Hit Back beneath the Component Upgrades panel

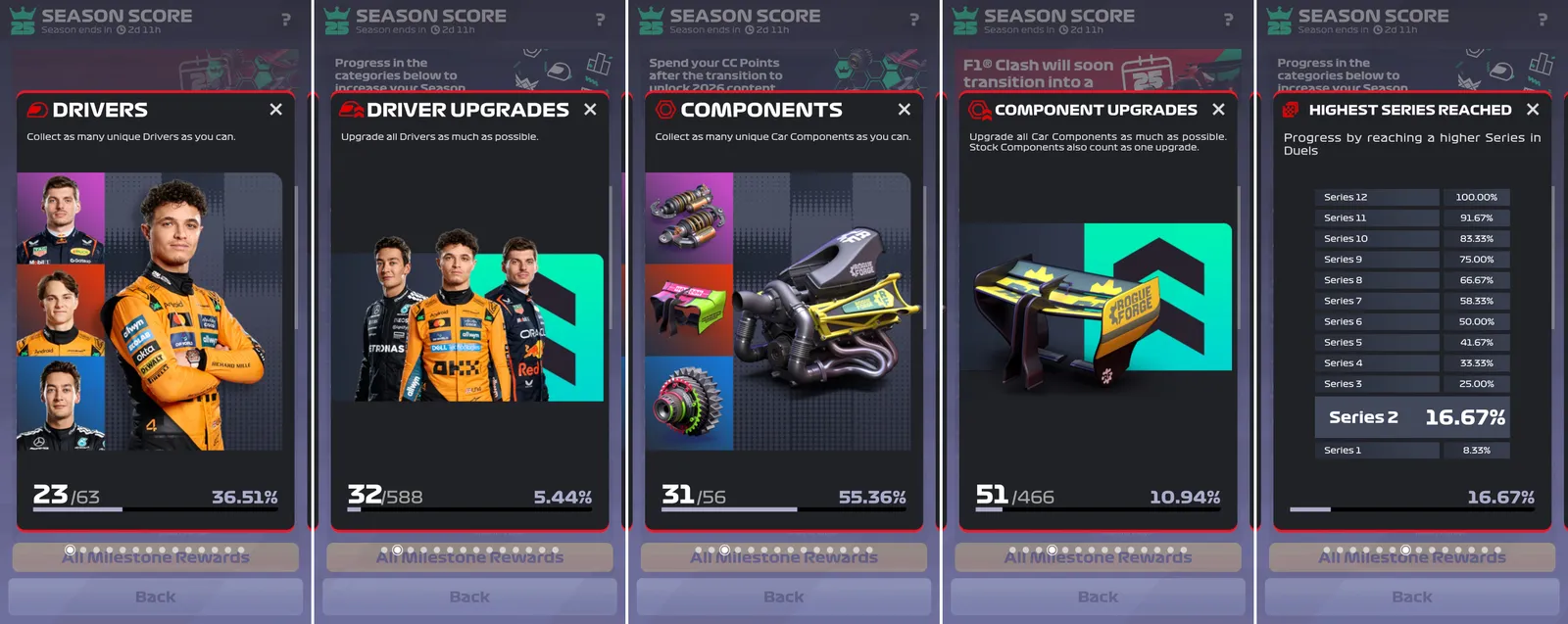pyautogui.click(x=1098, y=597)
